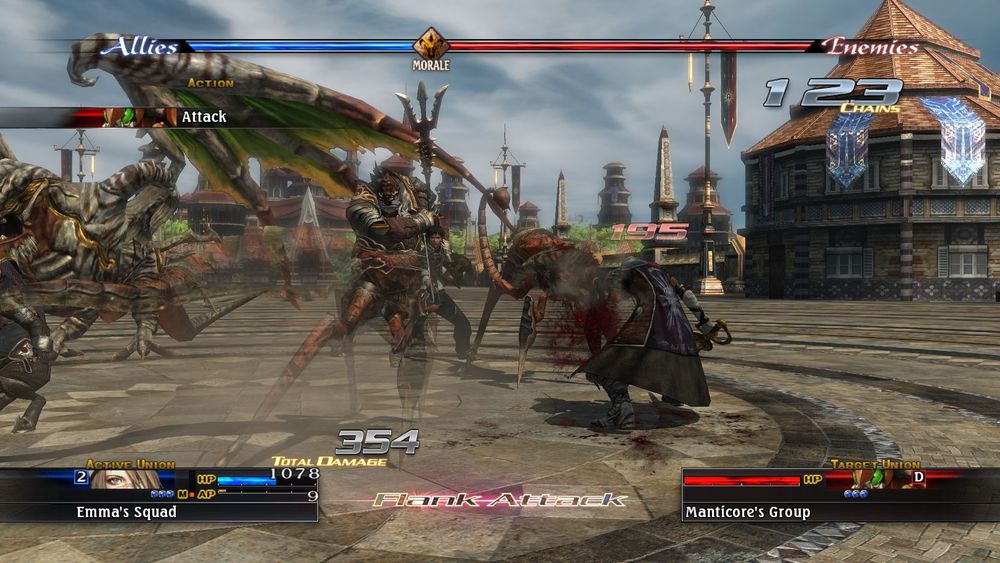Click the Manticore portrait in Target Union
The width and height of the screenshot is (1000, 563).
point(877,479)
